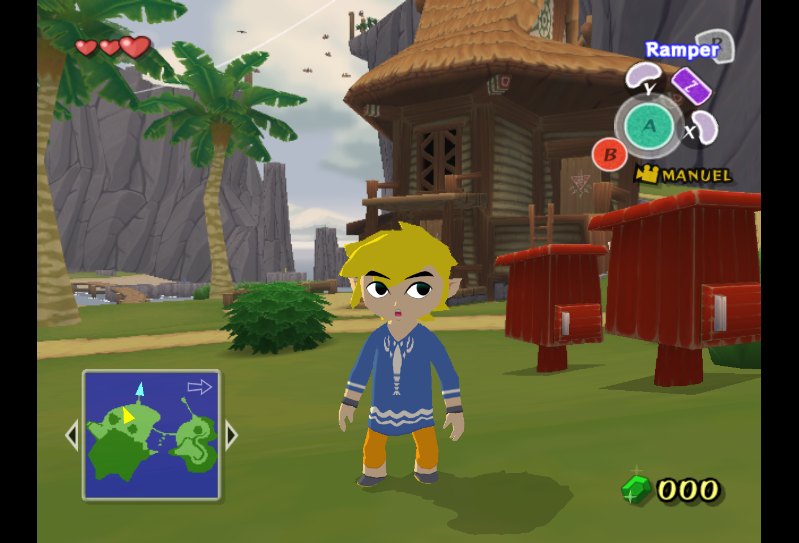Select the yellow player marker on the minimap
799x543 pixels.
128,415
